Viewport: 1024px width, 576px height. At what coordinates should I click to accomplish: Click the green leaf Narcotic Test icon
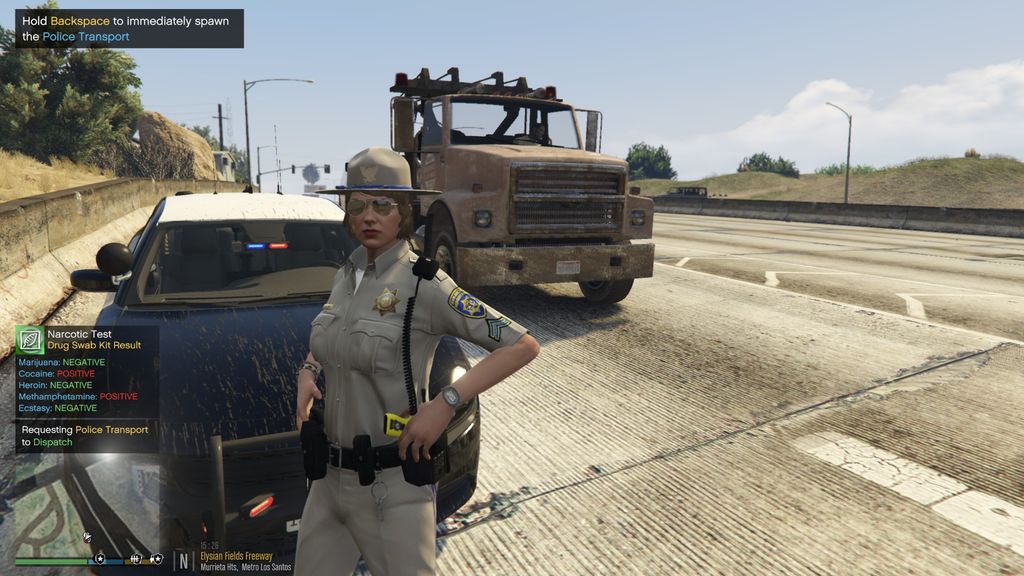pyautogui.click(x=30, y=339)
